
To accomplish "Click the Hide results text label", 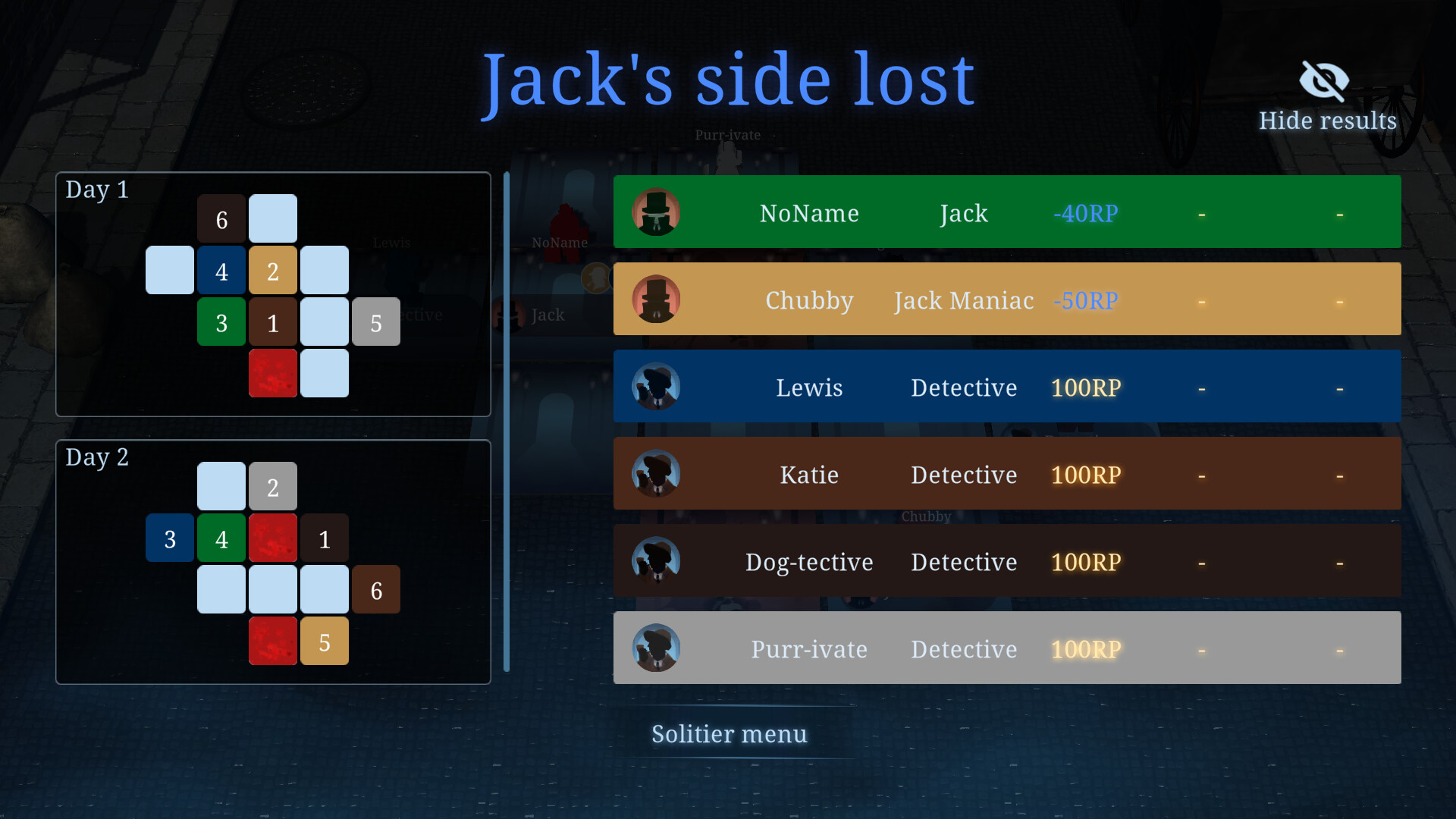I will 1327,120.
